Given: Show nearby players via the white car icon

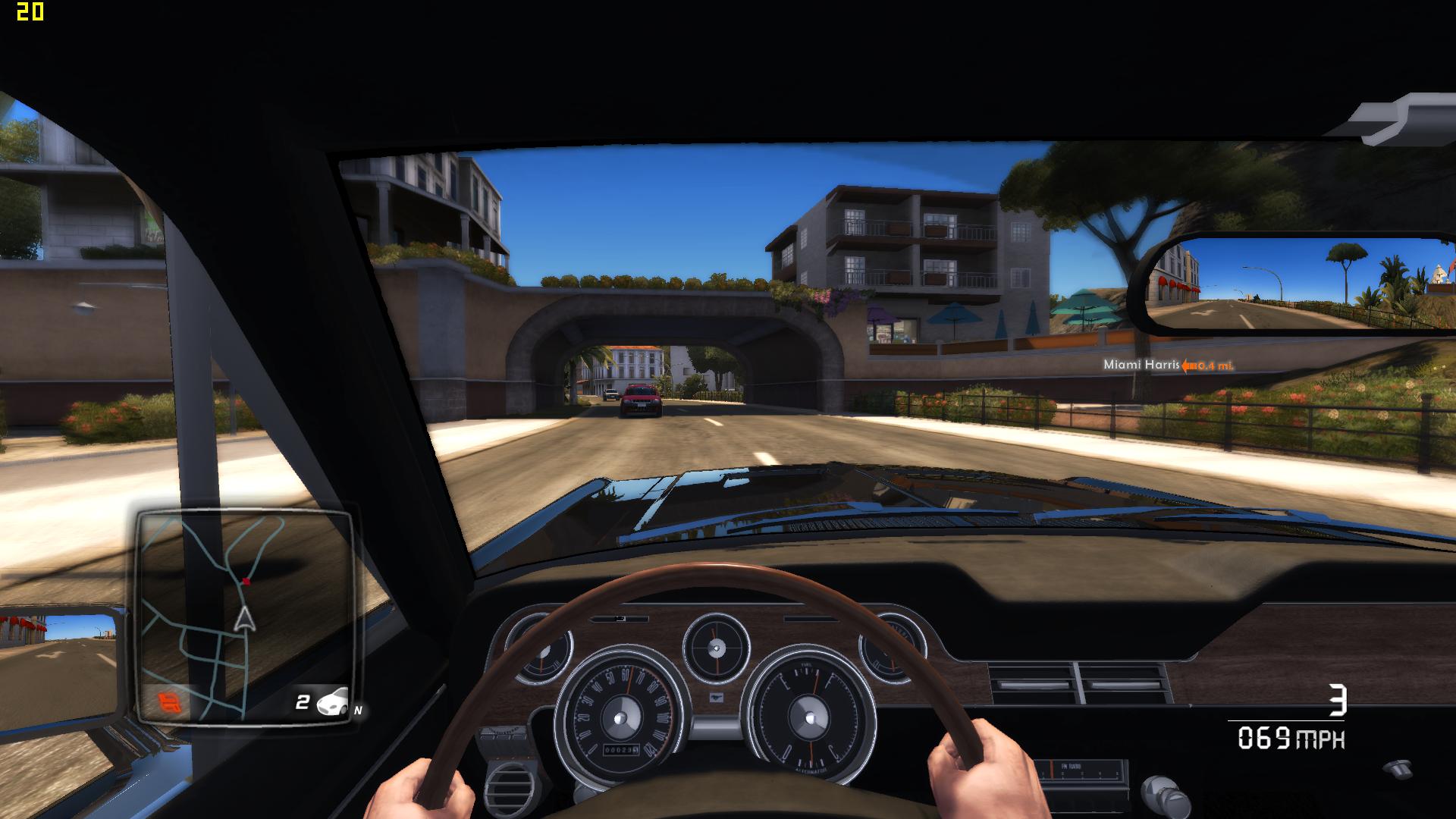Looking at the screenshot, I should coord(332,701).
